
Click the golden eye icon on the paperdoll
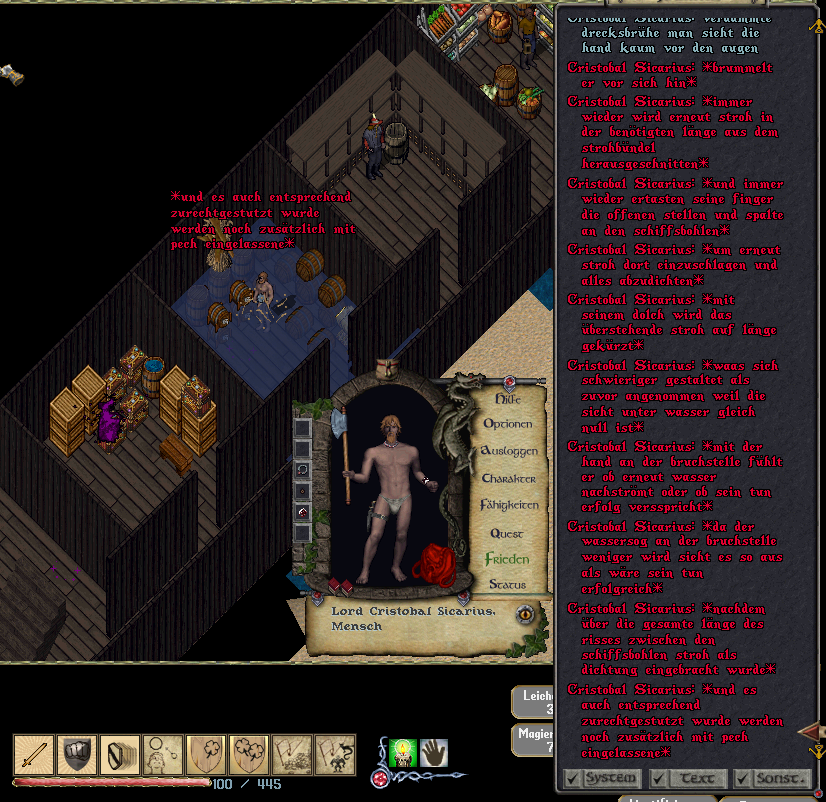(525, 614)
